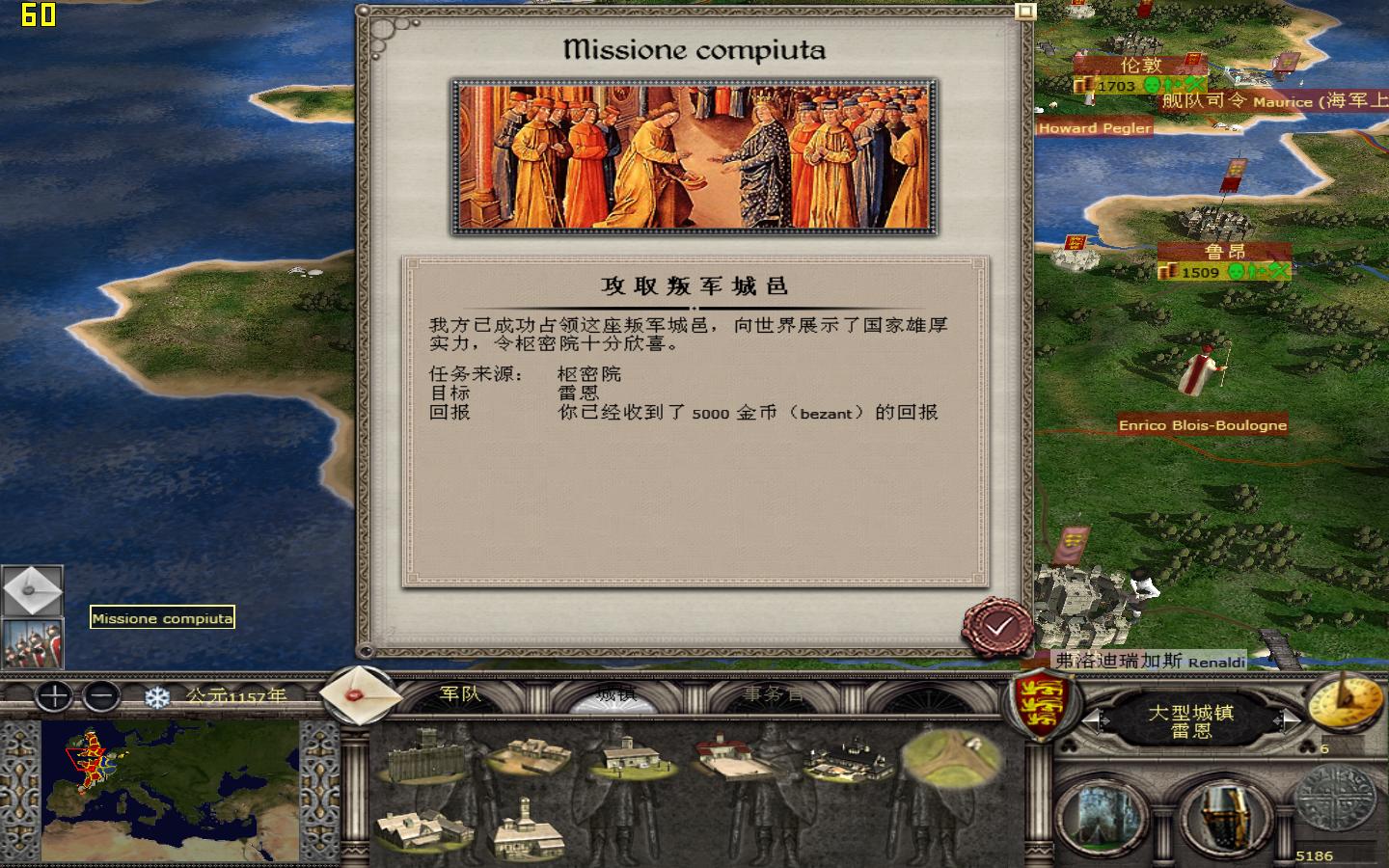Open the events envelope at top center
Image resolution: width=1389 pixels, height=868 pixels.
click(362, 696)
